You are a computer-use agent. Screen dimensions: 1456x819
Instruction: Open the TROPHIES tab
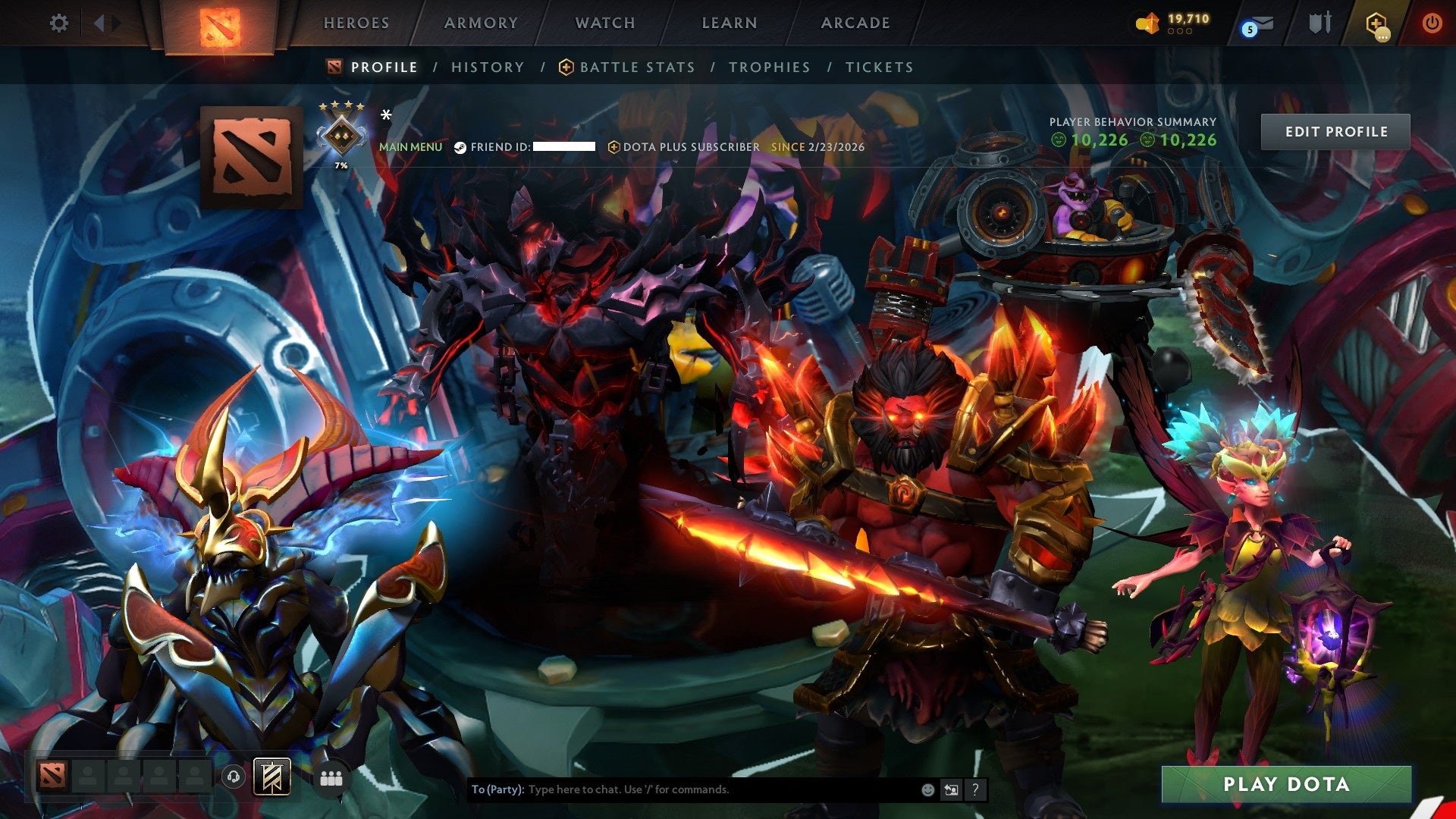(x=769, y=67)
